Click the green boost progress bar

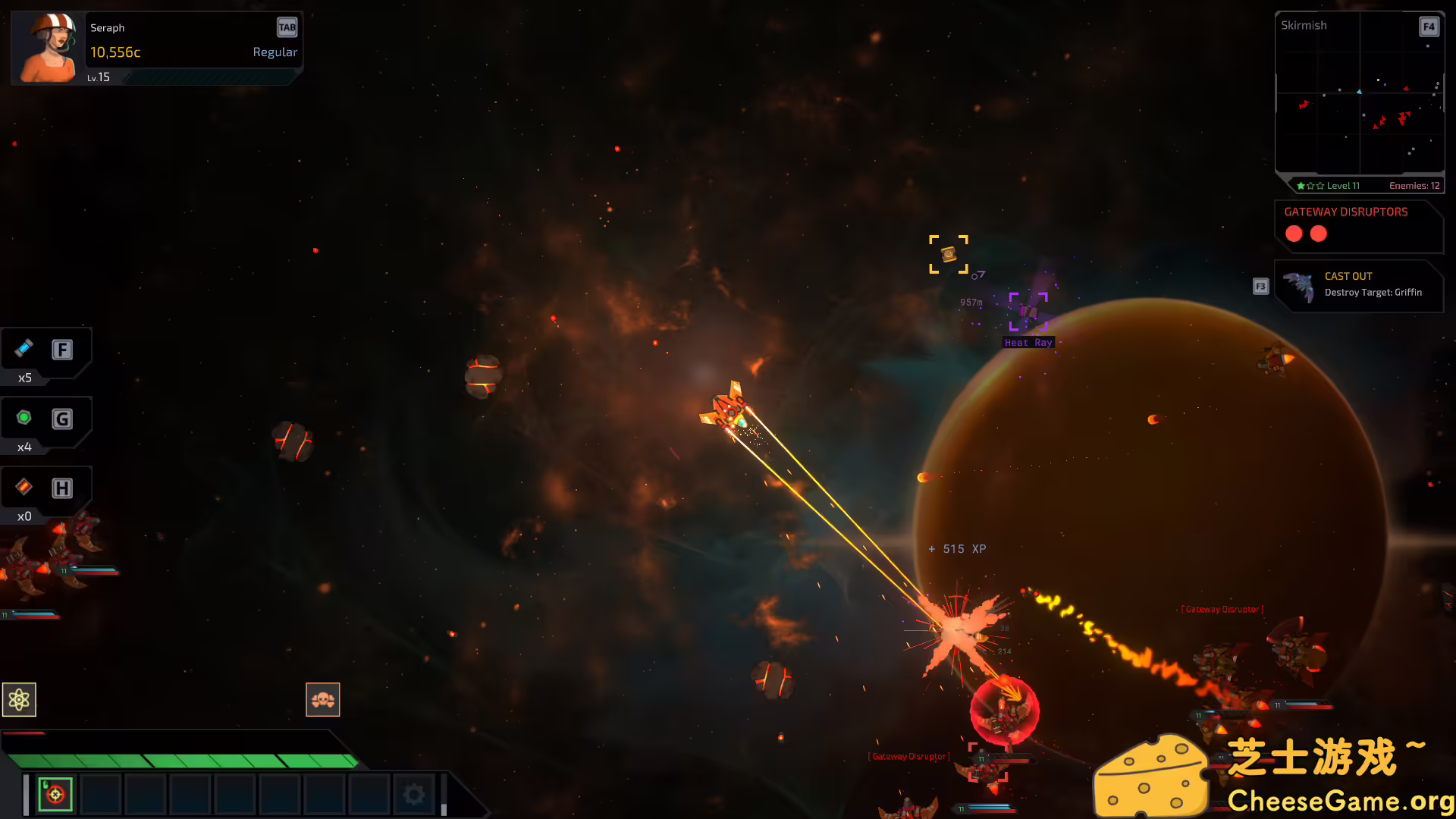182,760
